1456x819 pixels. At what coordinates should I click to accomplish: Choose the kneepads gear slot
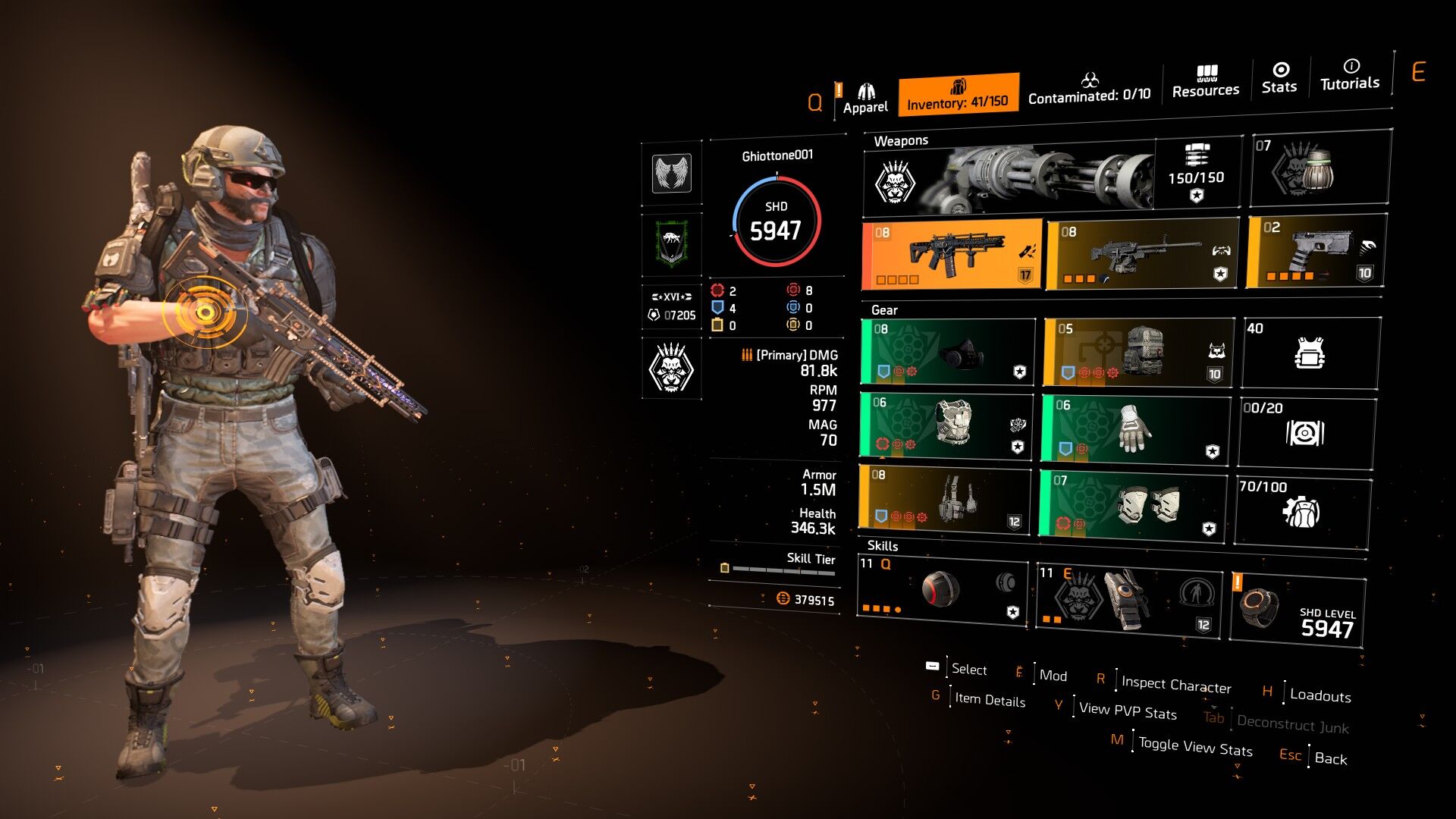(x=1133, y=504)
